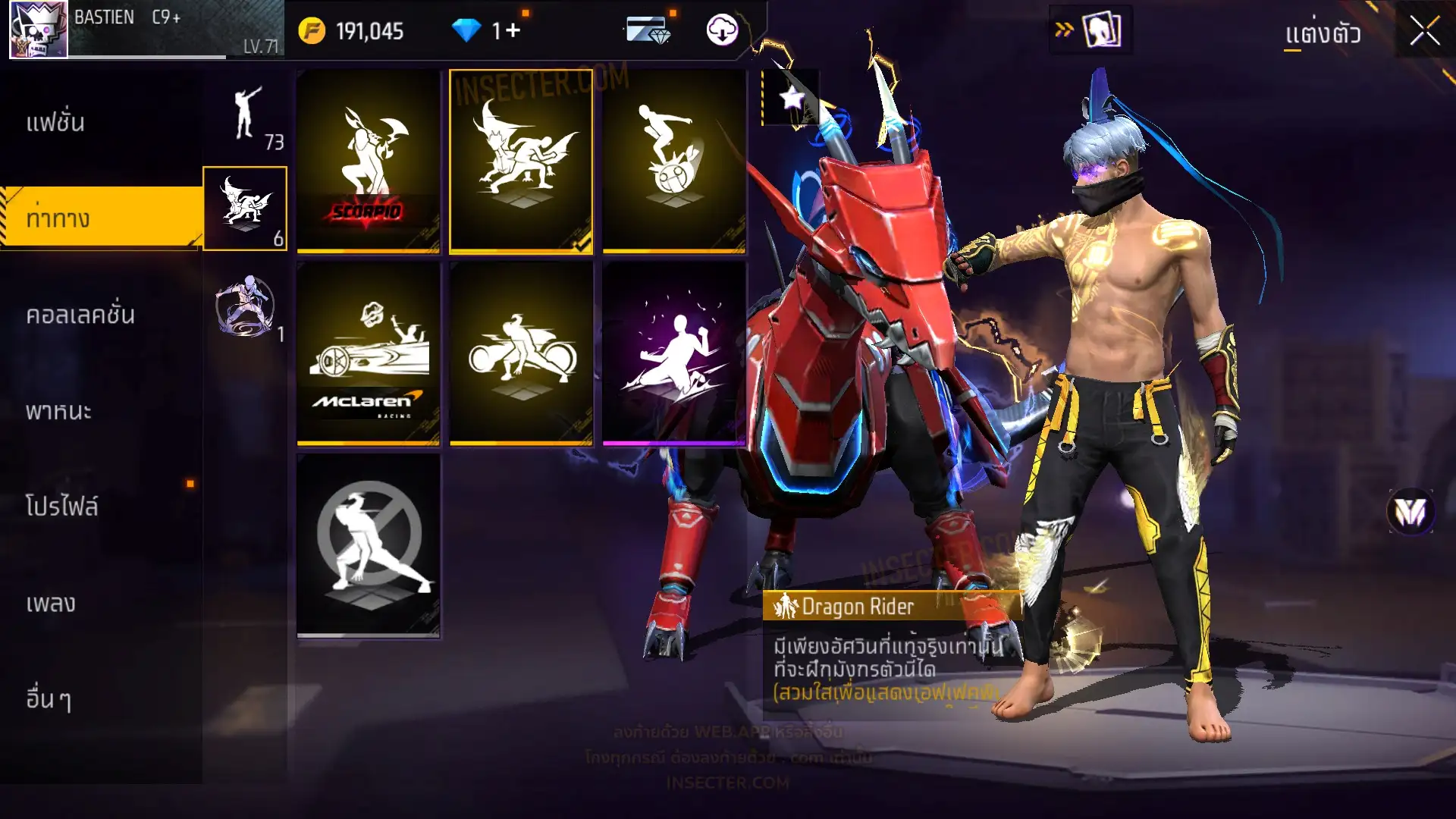
Task: Mark the emote with the star favorite icon
Action: click(x=792, y=98)
